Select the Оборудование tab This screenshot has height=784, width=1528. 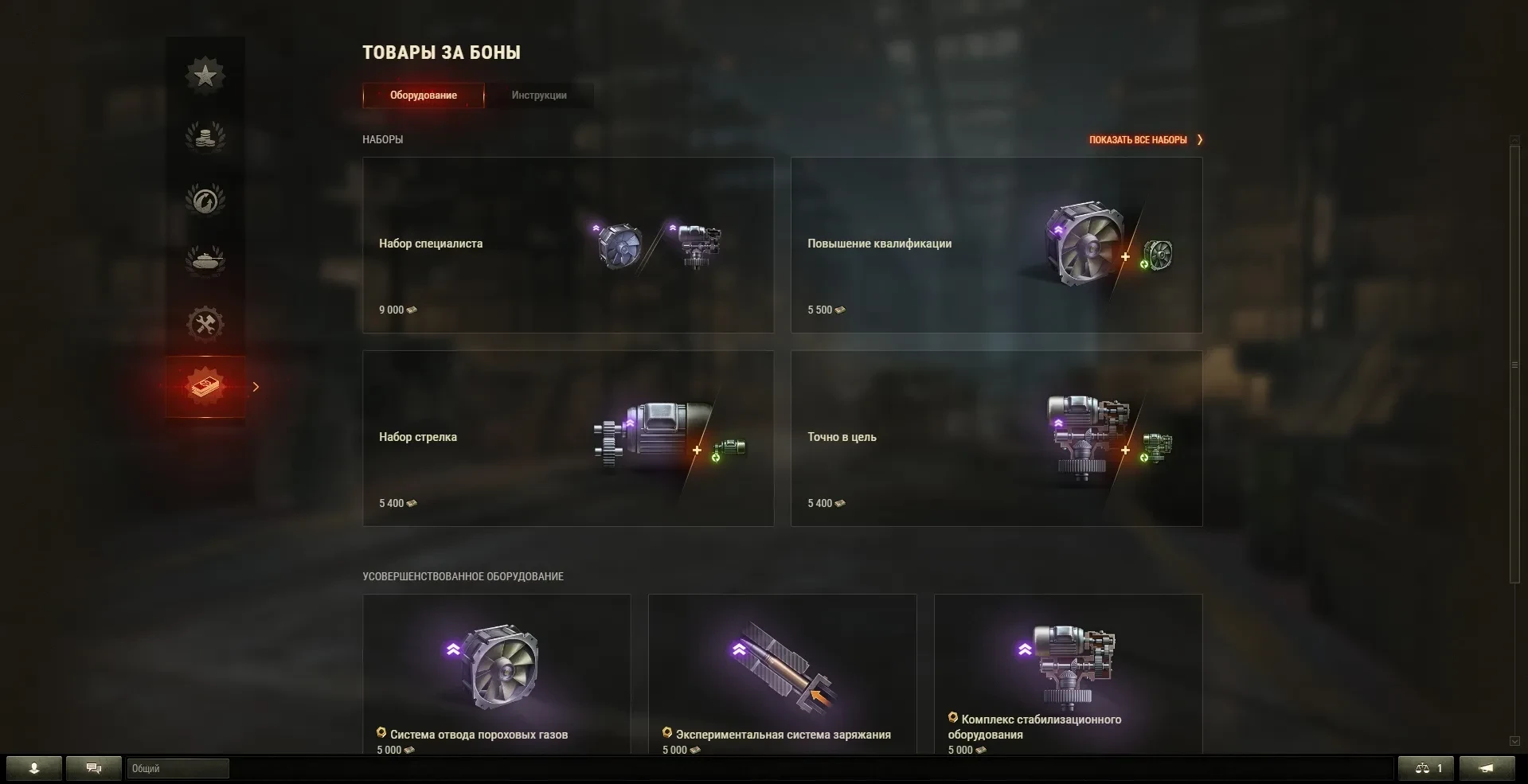coord(424,96)
